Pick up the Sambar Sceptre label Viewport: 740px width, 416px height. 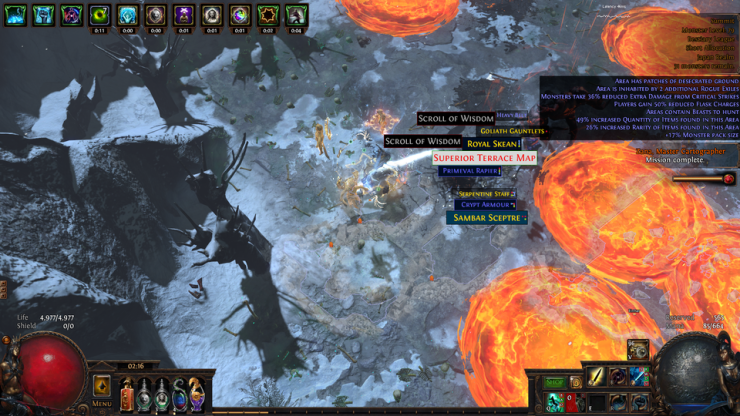487,217
